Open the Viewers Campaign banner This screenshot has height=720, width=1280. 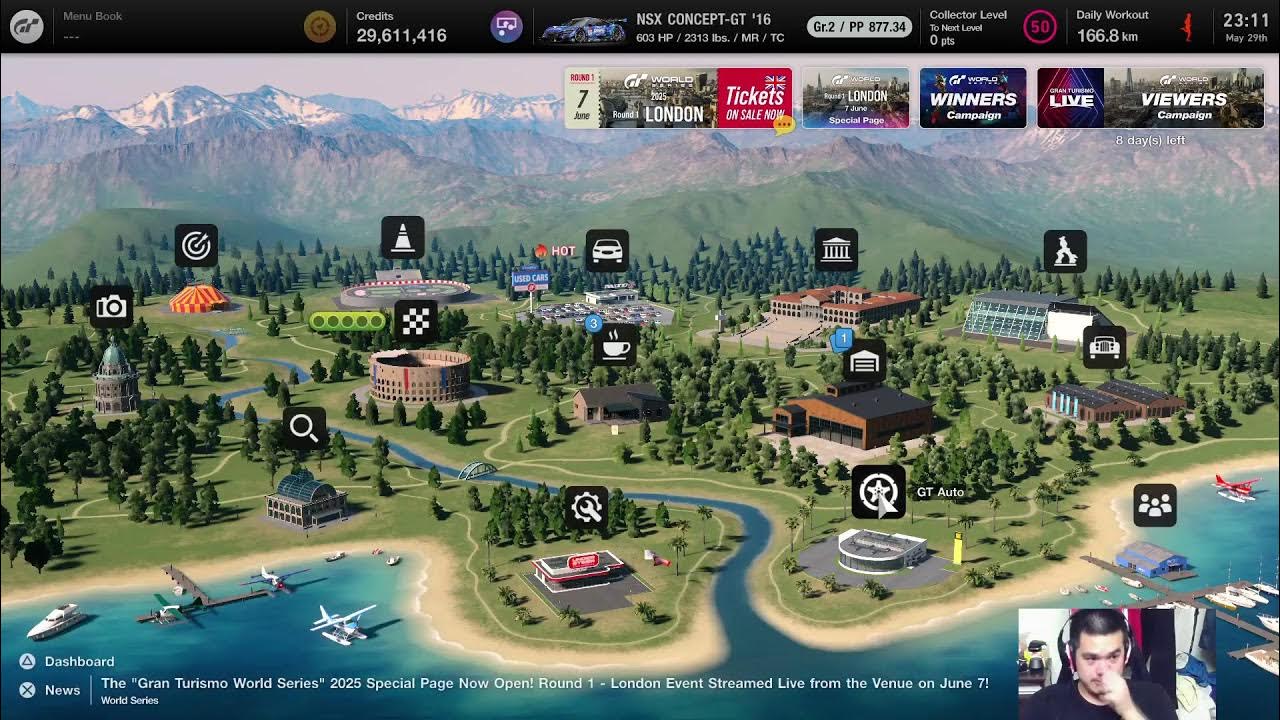pos(1150,97)
